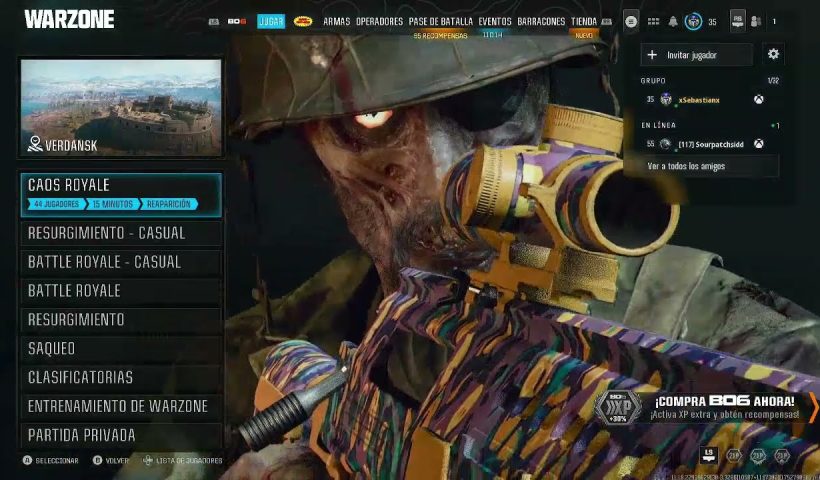Open the Operadores tab
Viewport: 820px width, 480px height.
[x=380, y=21]
